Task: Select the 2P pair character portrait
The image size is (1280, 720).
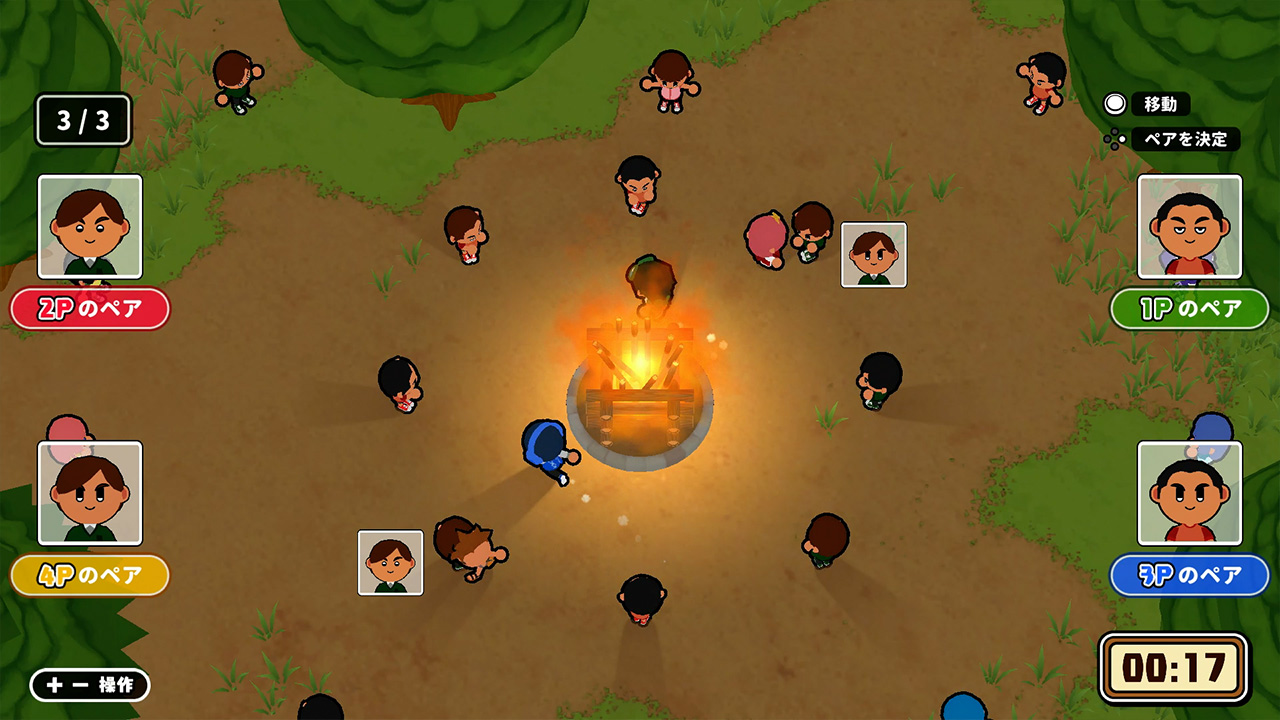Action: (x=89, y=229)
